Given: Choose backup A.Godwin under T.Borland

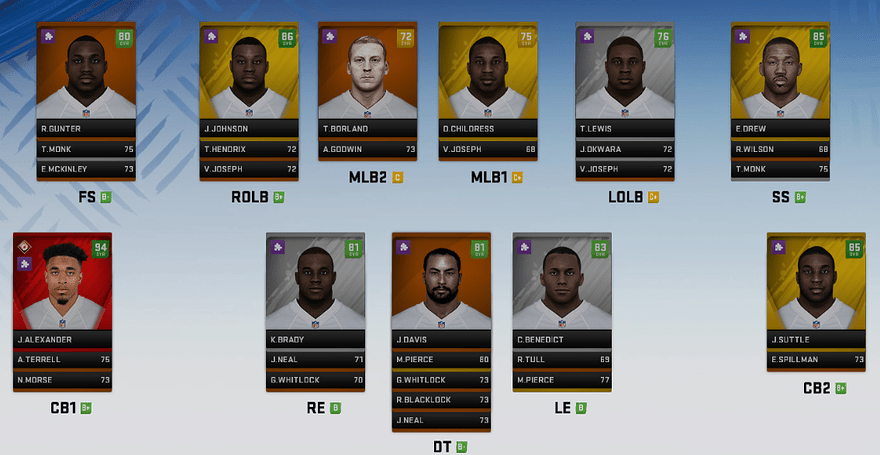Looking at the screenshot, I should 367,149.
